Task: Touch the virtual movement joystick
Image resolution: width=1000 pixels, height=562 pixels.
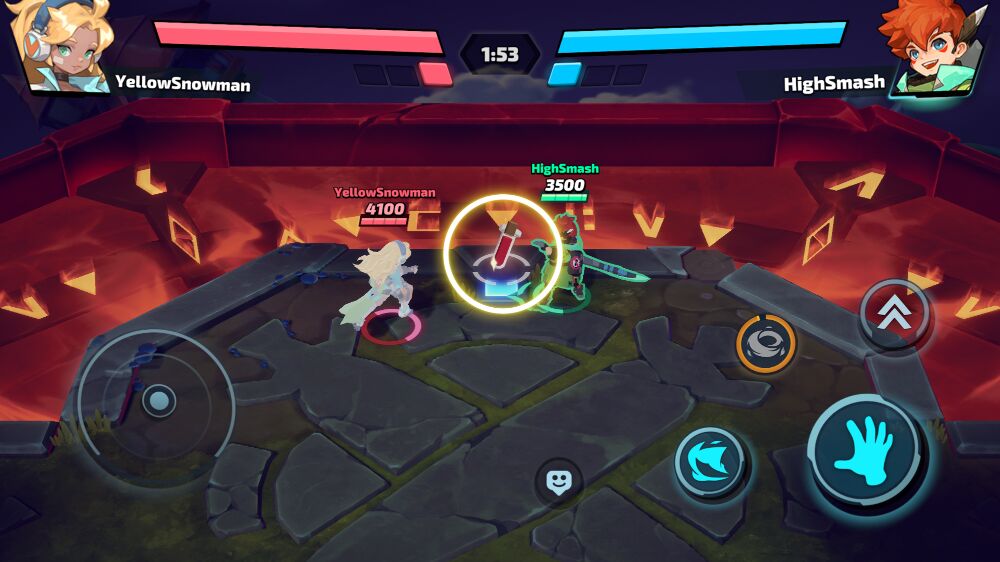Action: [157, 403]
